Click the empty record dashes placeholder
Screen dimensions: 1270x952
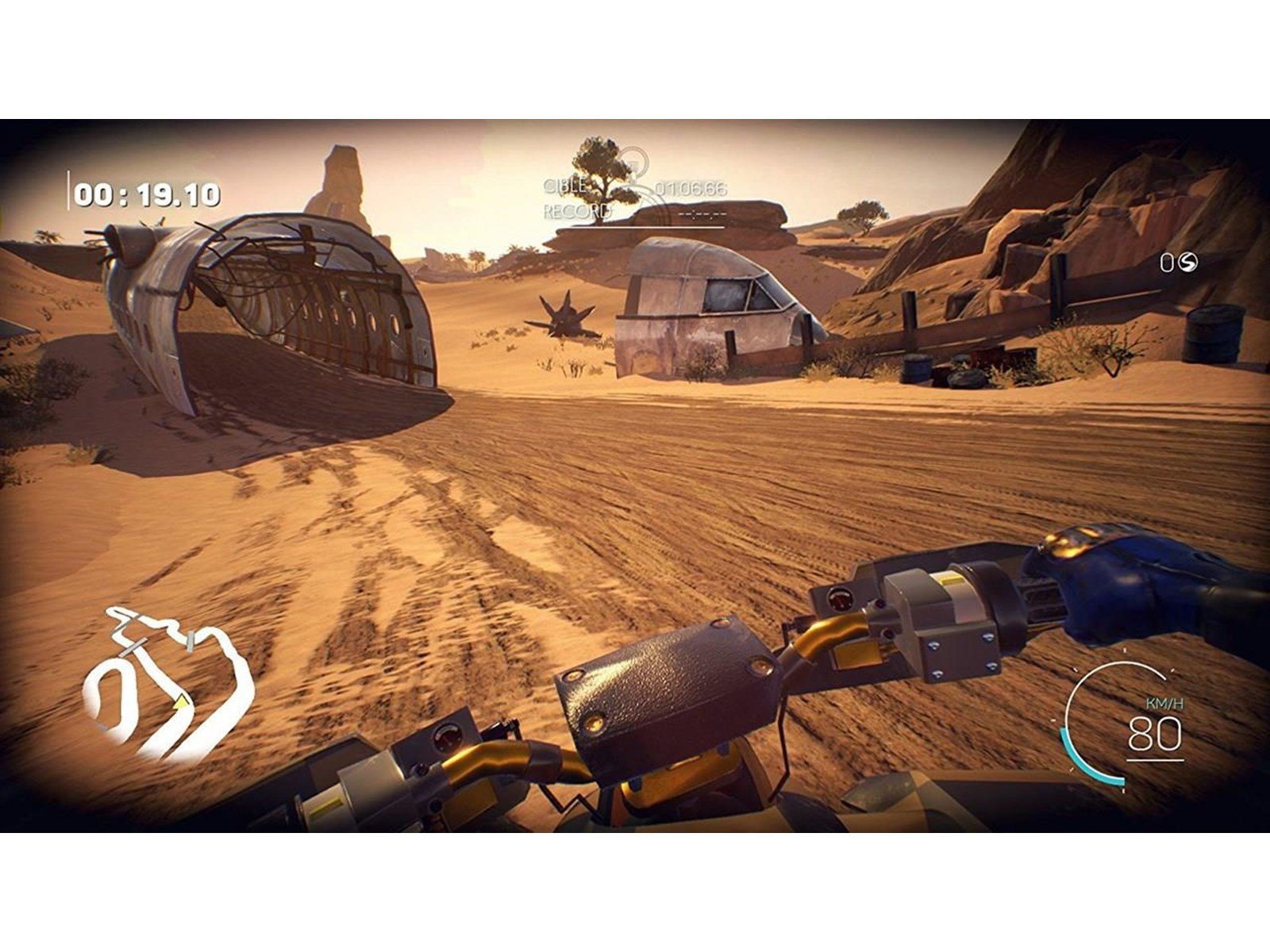click(702, 213)
